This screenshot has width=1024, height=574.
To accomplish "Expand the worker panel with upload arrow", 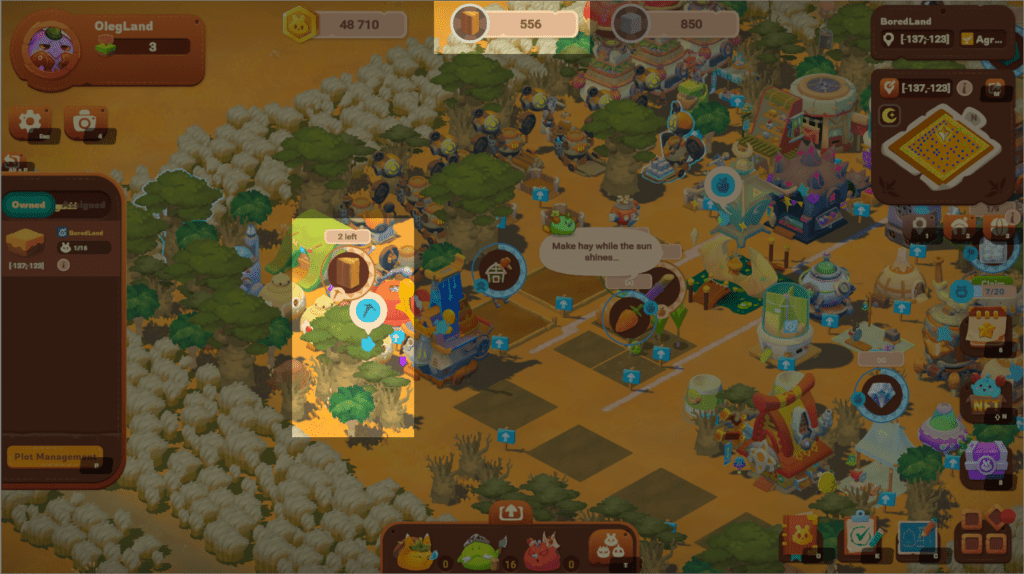I will (x=511, y=512).
